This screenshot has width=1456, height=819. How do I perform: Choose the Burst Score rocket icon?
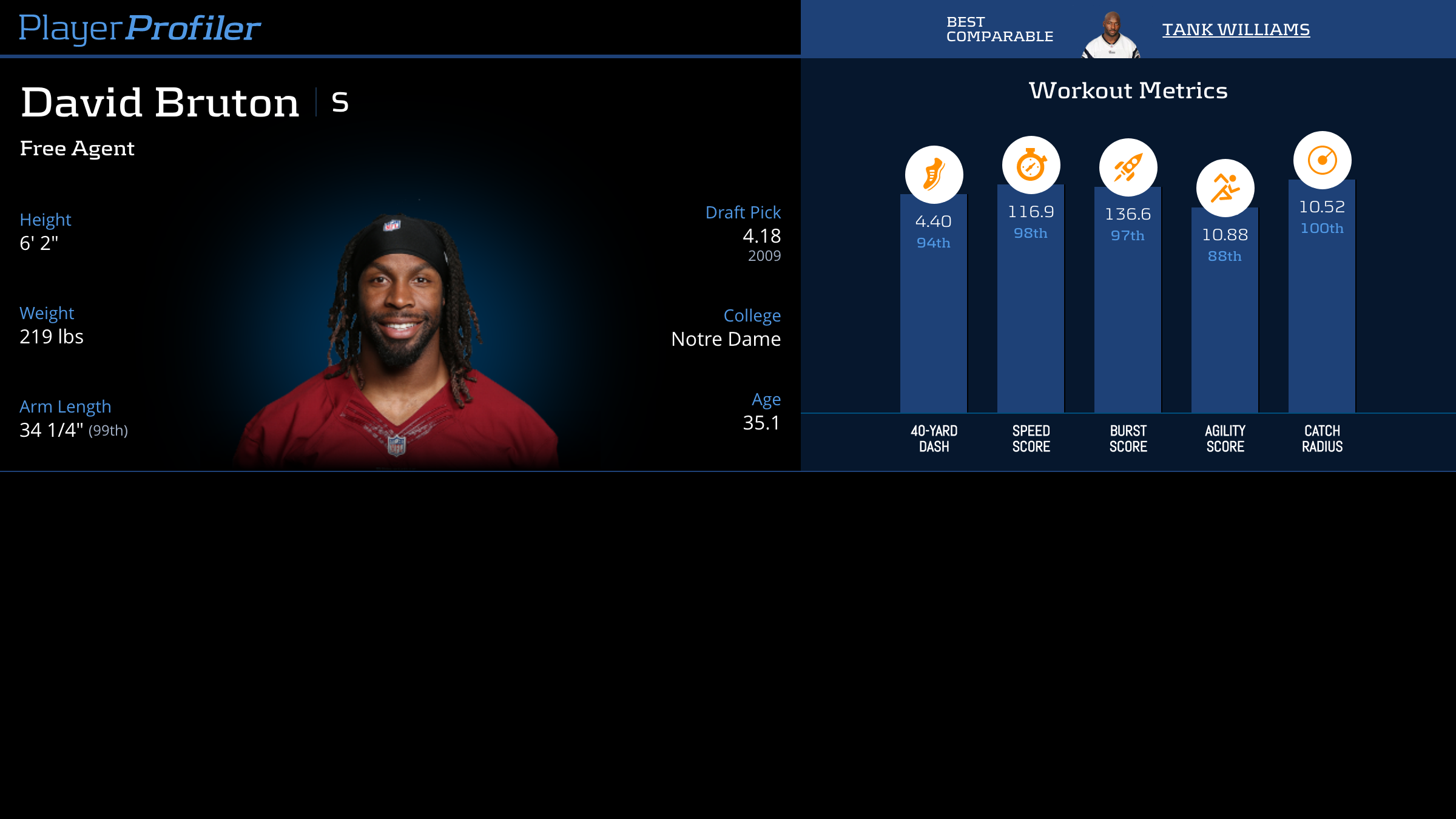click(x=1128, y=167)
